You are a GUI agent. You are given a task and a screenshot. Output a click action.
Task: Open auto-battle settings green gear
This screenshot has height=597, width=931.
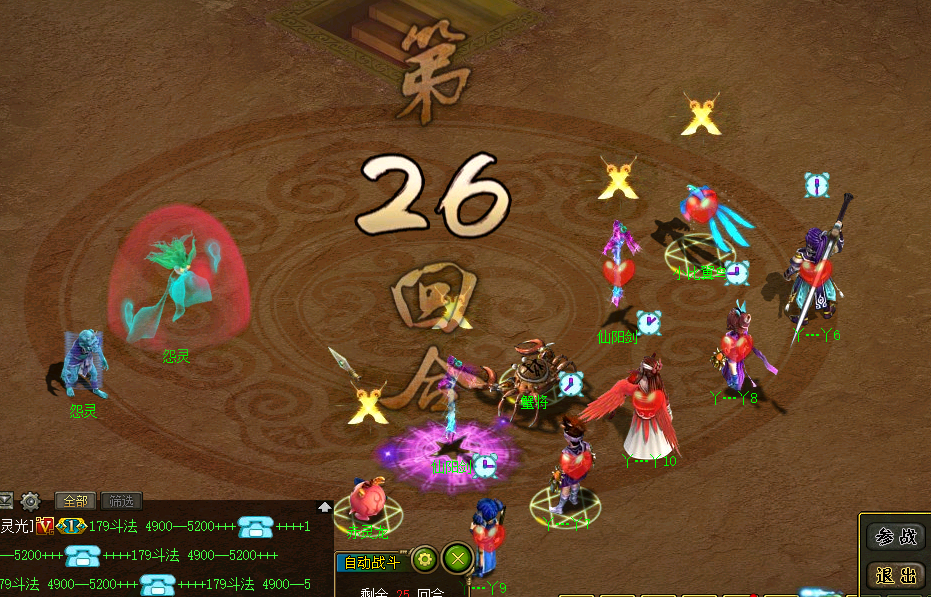(424, 559)
